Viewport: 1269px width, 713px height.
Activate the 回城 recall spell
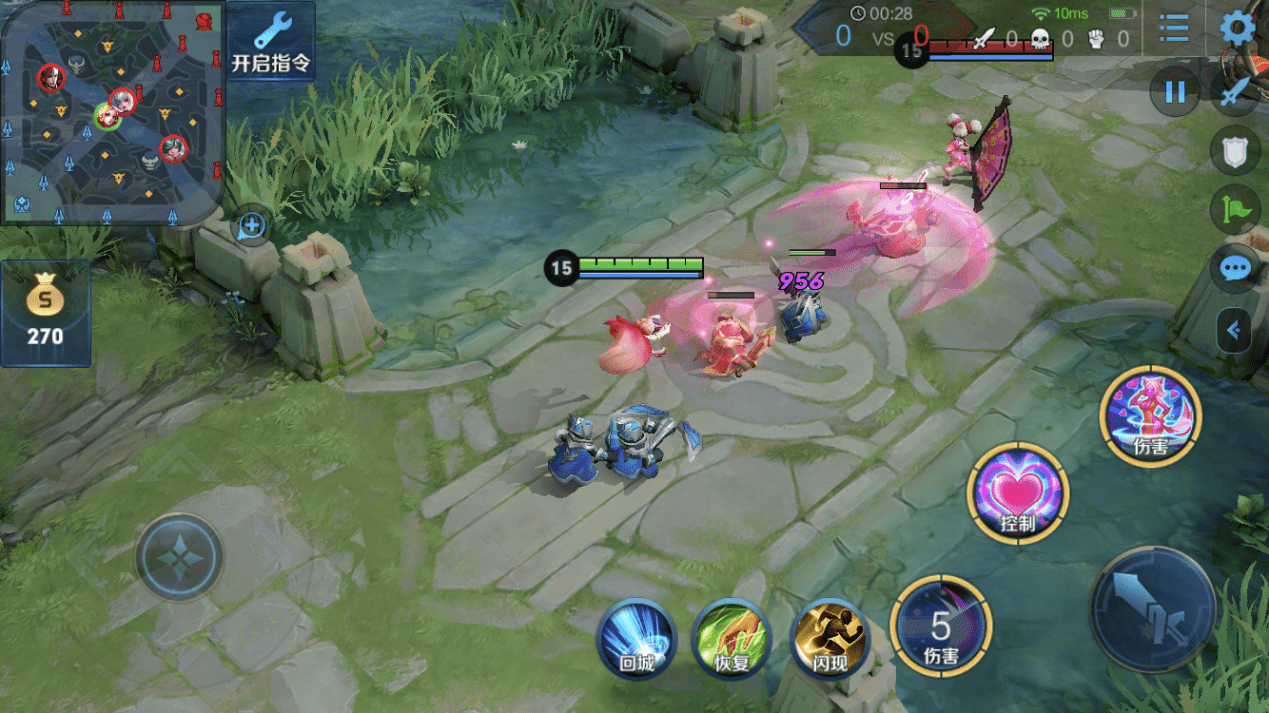click(x=637, y=640)
